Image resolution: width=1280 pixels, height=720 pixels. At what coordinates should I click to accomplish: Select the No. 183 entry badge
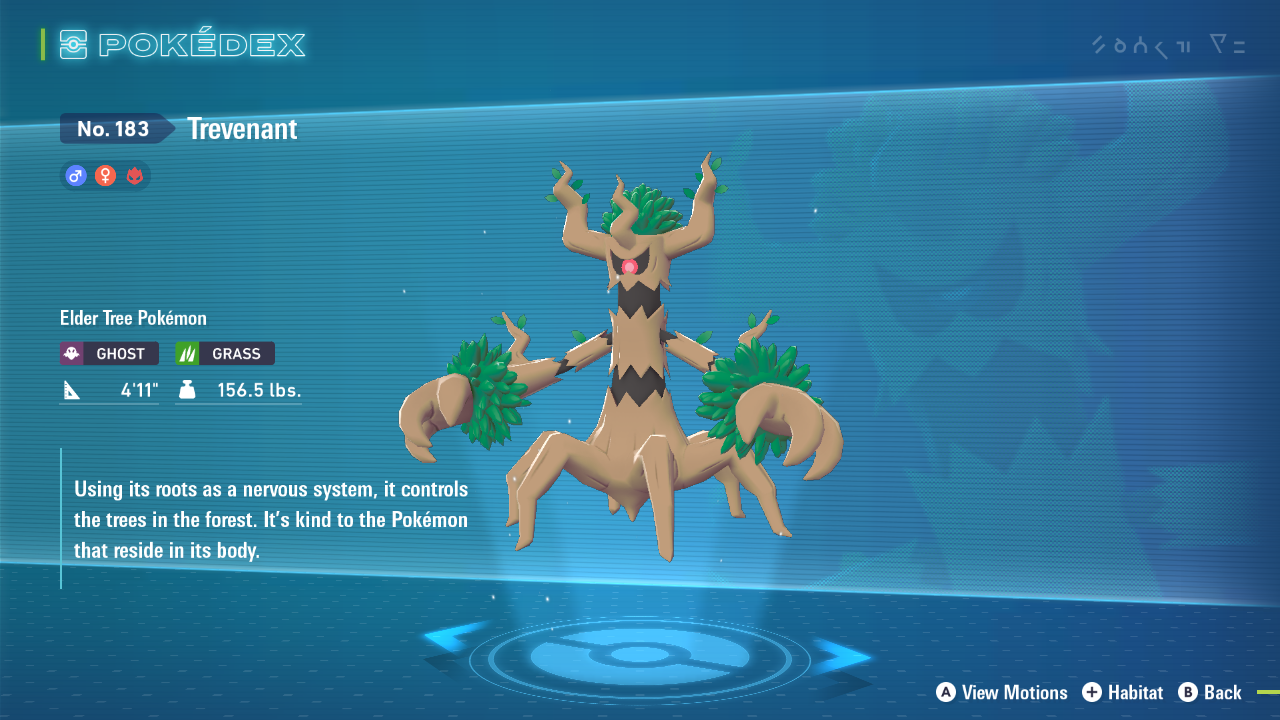[115, 128]
